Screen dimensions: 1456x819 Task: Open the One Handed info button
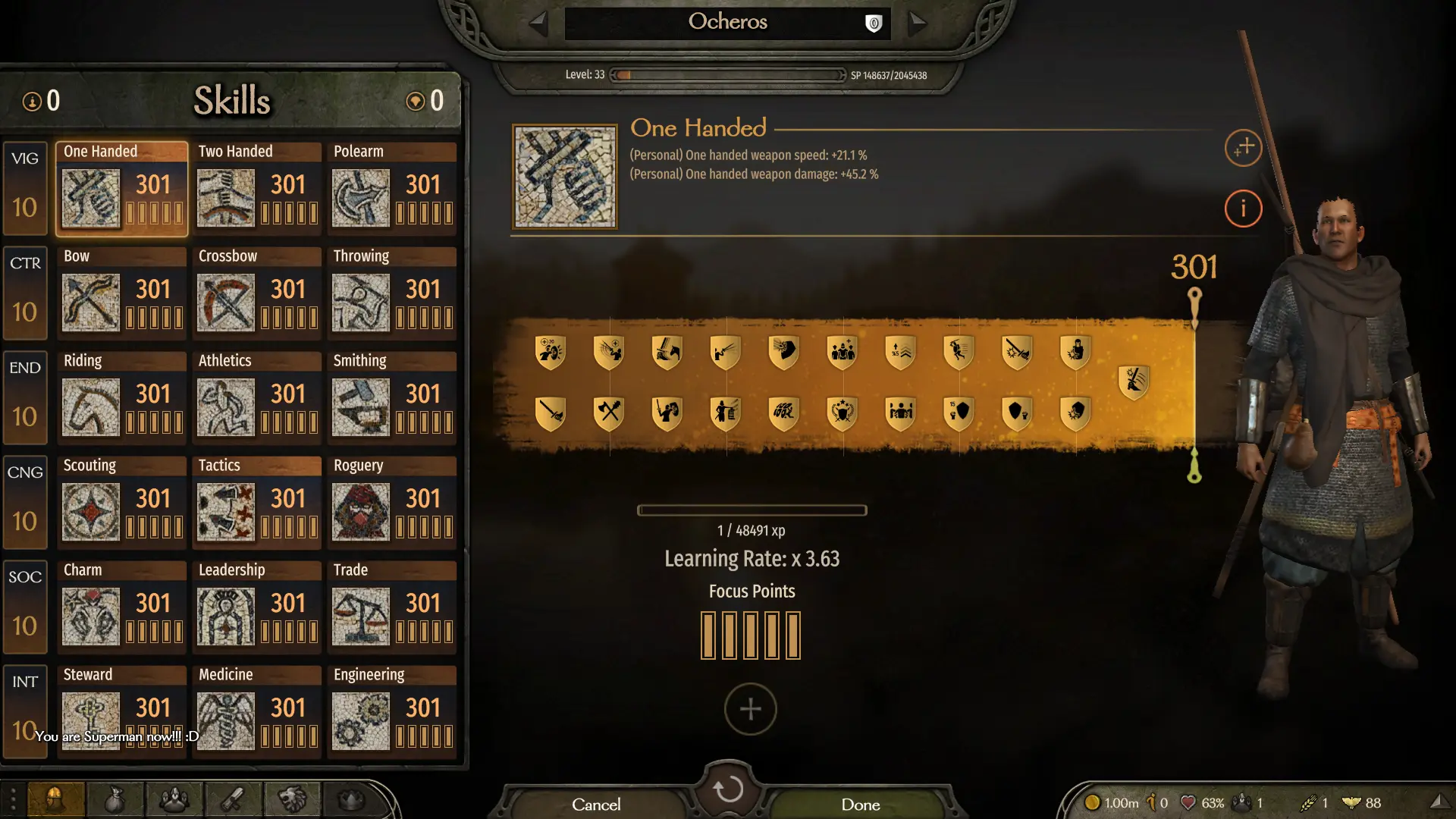pyautogui.click(x=1243, y=209)
